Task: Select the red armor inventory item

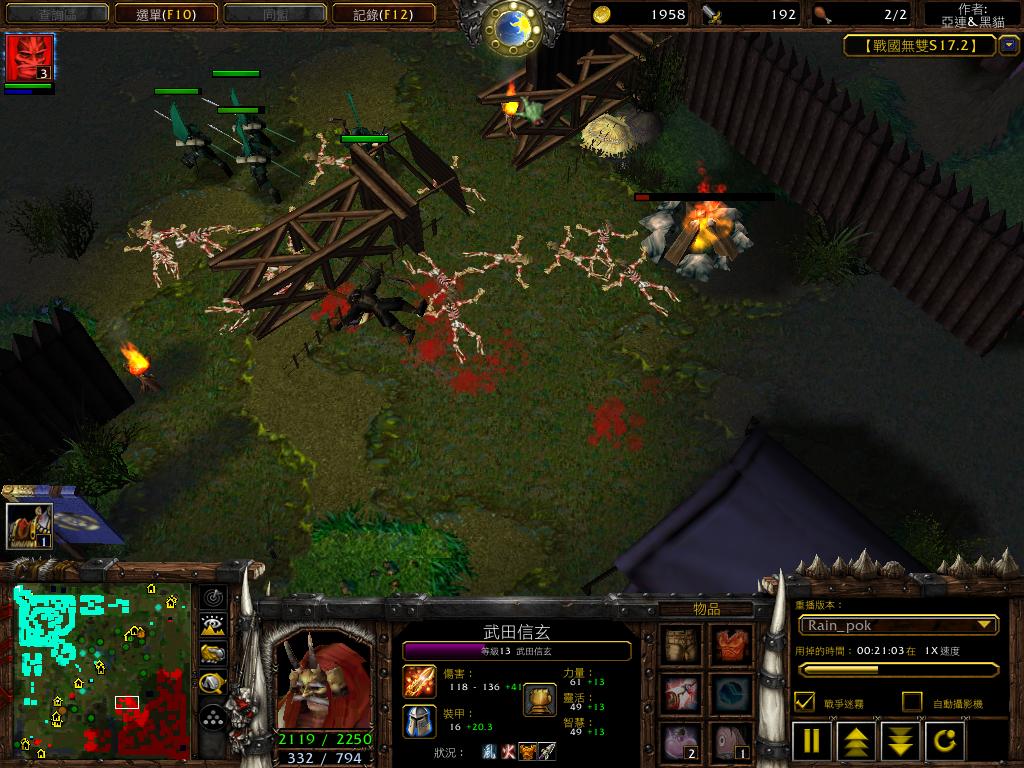Action: pos(732,645)
